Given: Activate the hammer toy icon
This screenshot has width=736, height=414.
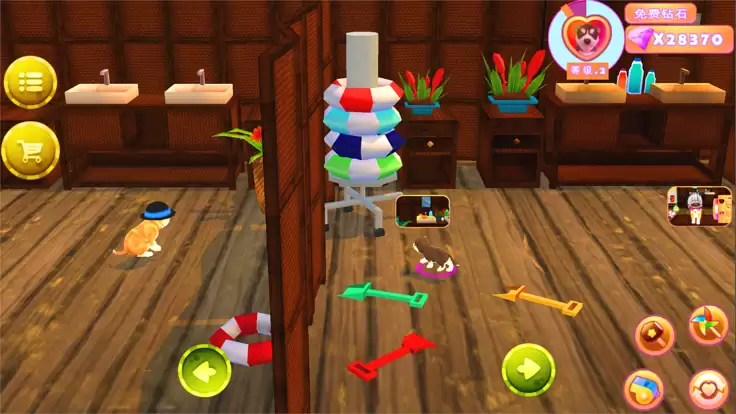Looking at the screenshot, I should [653, 332].
